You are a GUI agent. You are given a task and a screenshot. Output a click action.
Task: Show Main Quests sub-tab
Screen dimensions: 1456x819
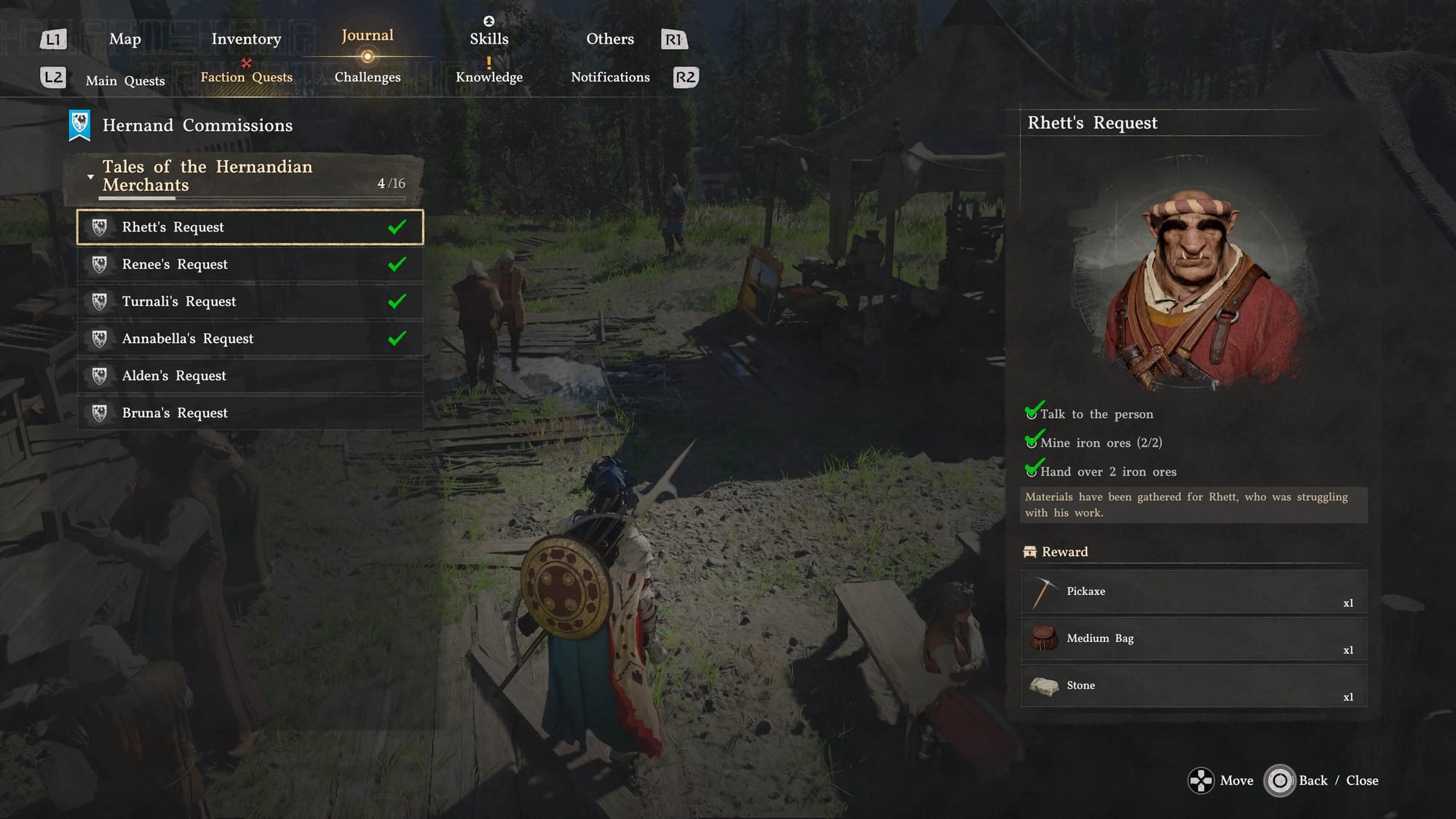(125, 81)
